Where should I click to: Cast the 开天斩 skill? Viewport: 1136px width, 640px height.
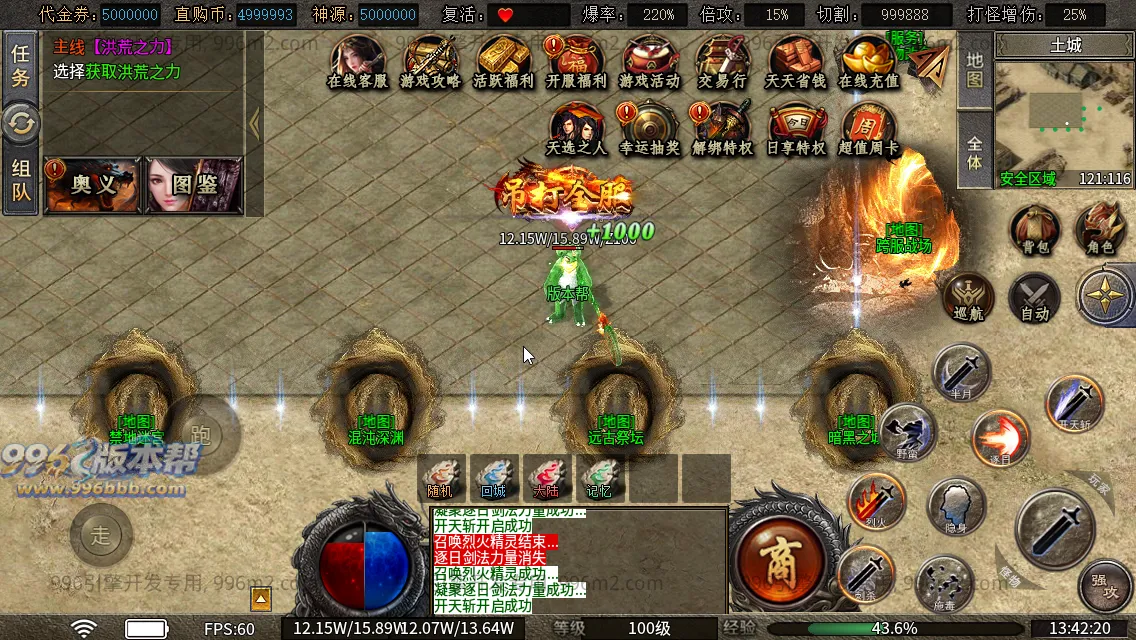(x=1074, y=403)
